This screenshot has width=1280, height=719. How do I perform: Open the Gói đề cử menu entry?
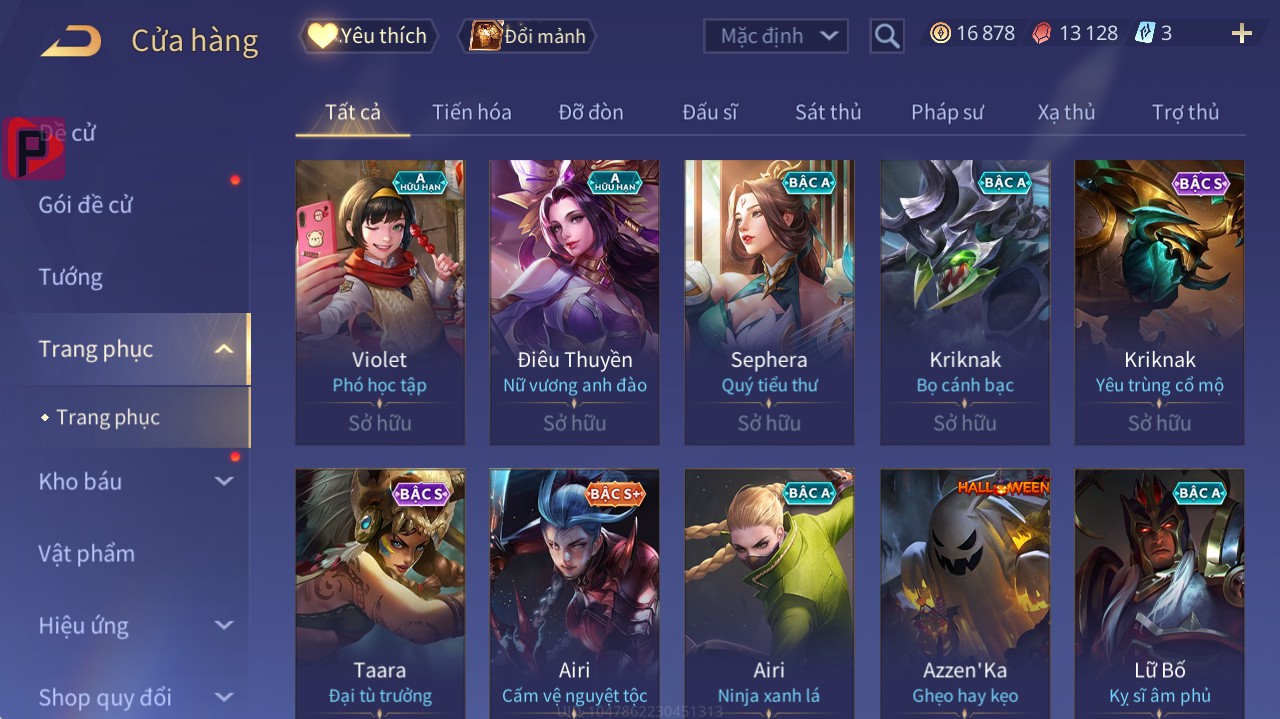coord(86,205)
